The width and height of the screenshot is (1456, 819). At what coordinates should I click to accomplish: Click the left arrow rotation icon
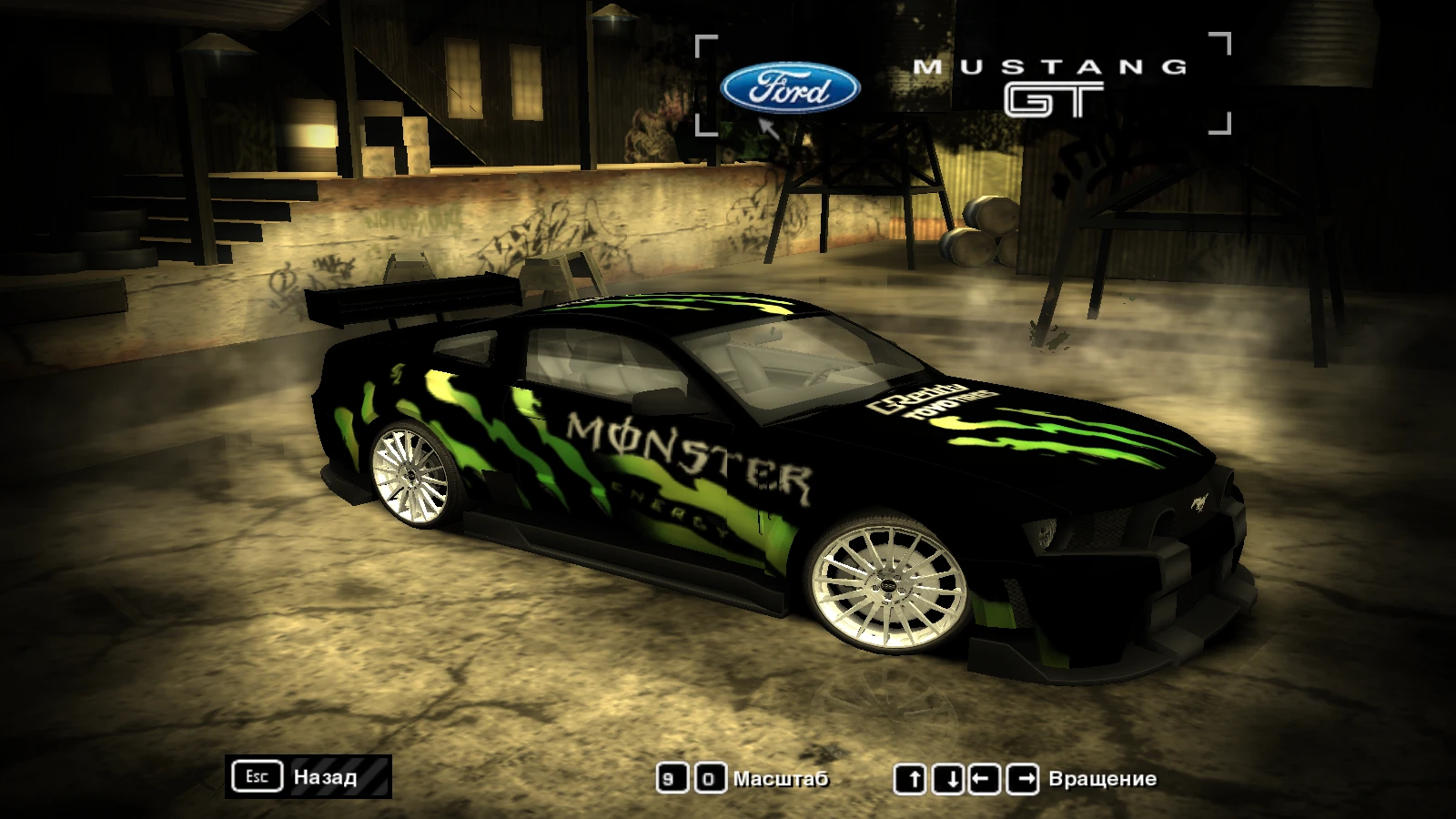pos(986,778)
